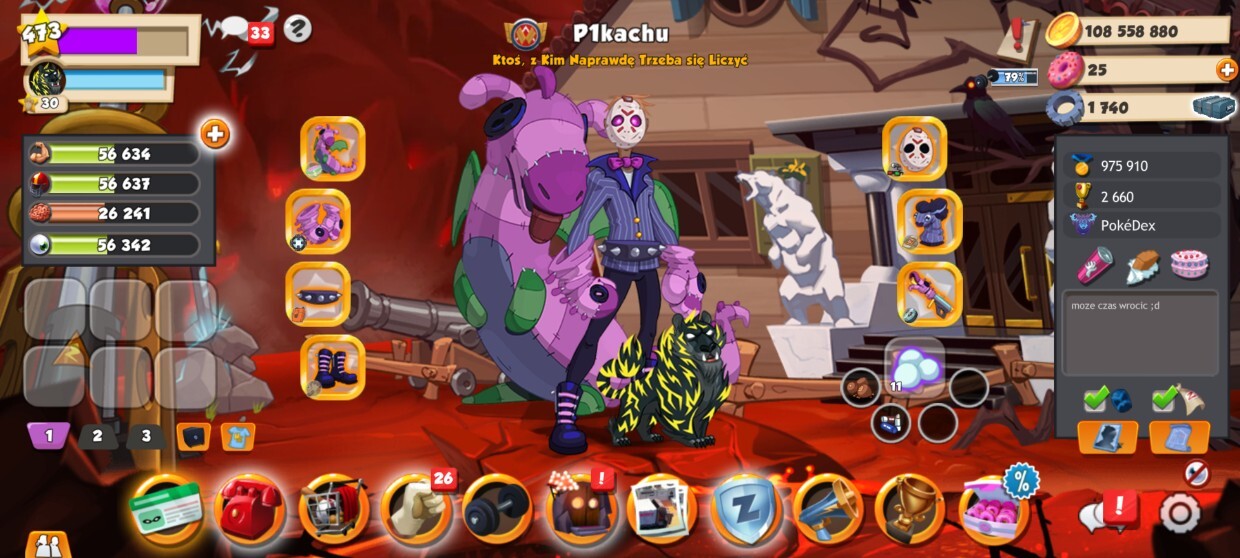Open the fist fight menu with 26
The height and width of the screenshot is (558, 1240).
[415, 509]
